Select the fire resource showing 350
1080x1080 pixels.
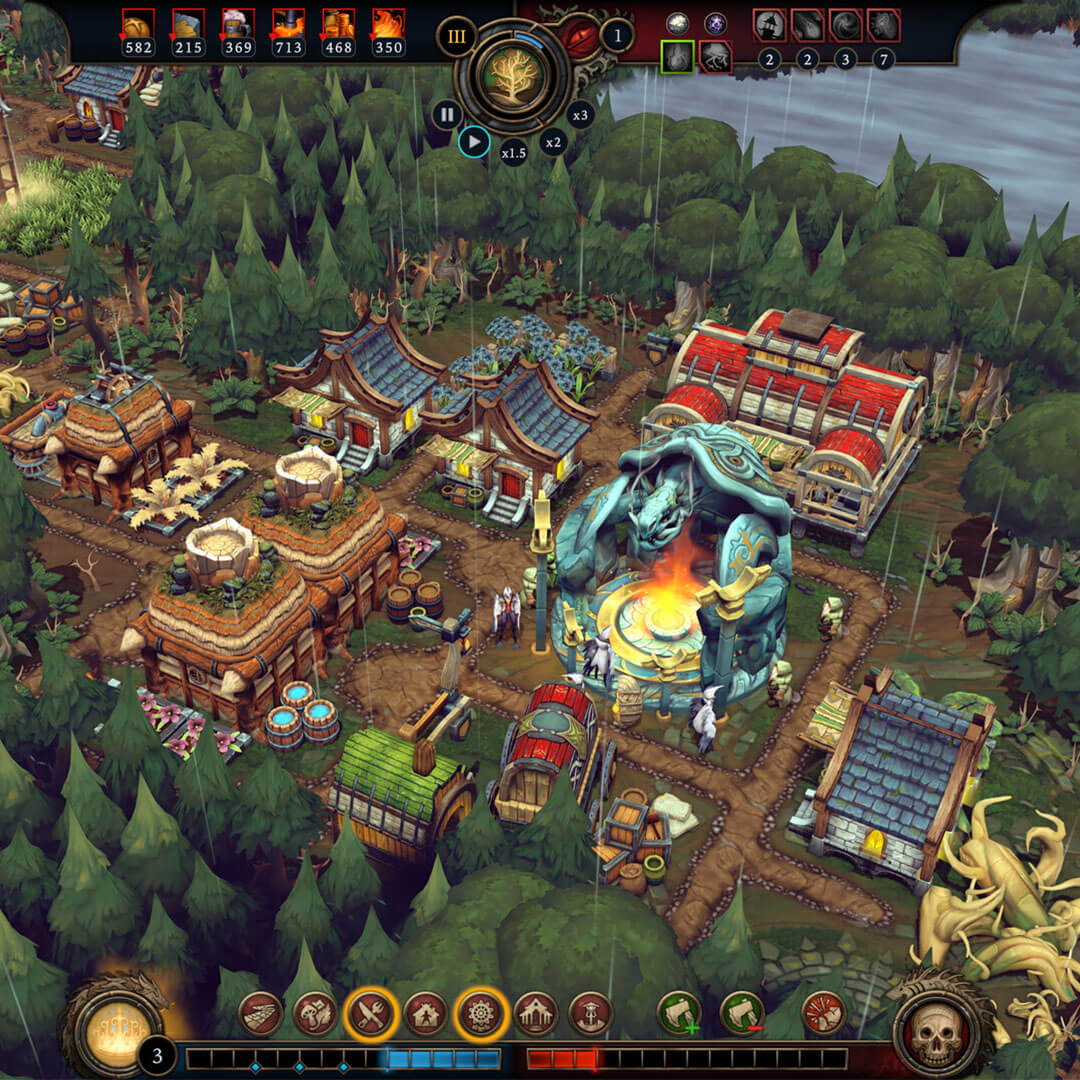click(x=388, y=24)
